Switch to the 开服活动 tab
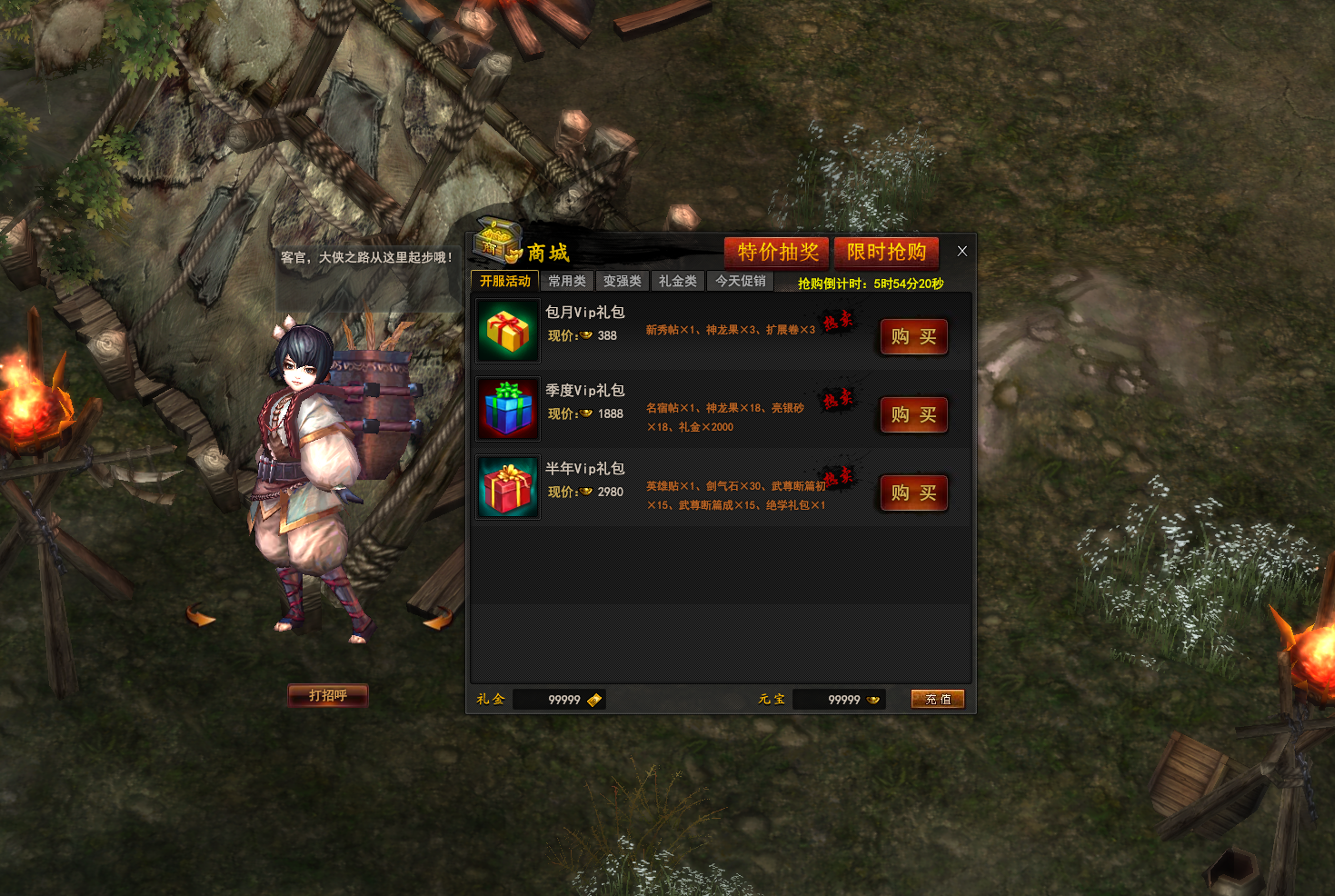The image size is (1335, 896). 505,282
